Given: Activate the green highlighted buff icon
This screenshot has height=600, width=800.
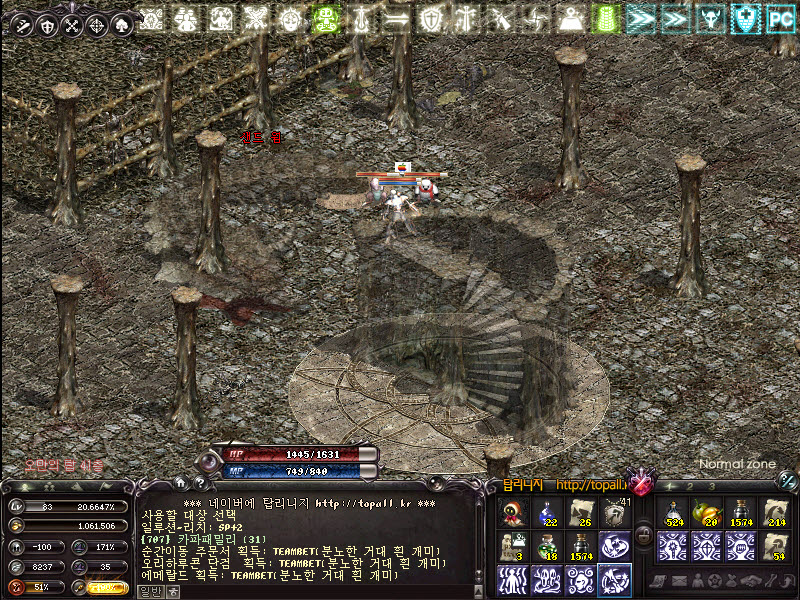Looking at the screenshot, I should (324, 17).
